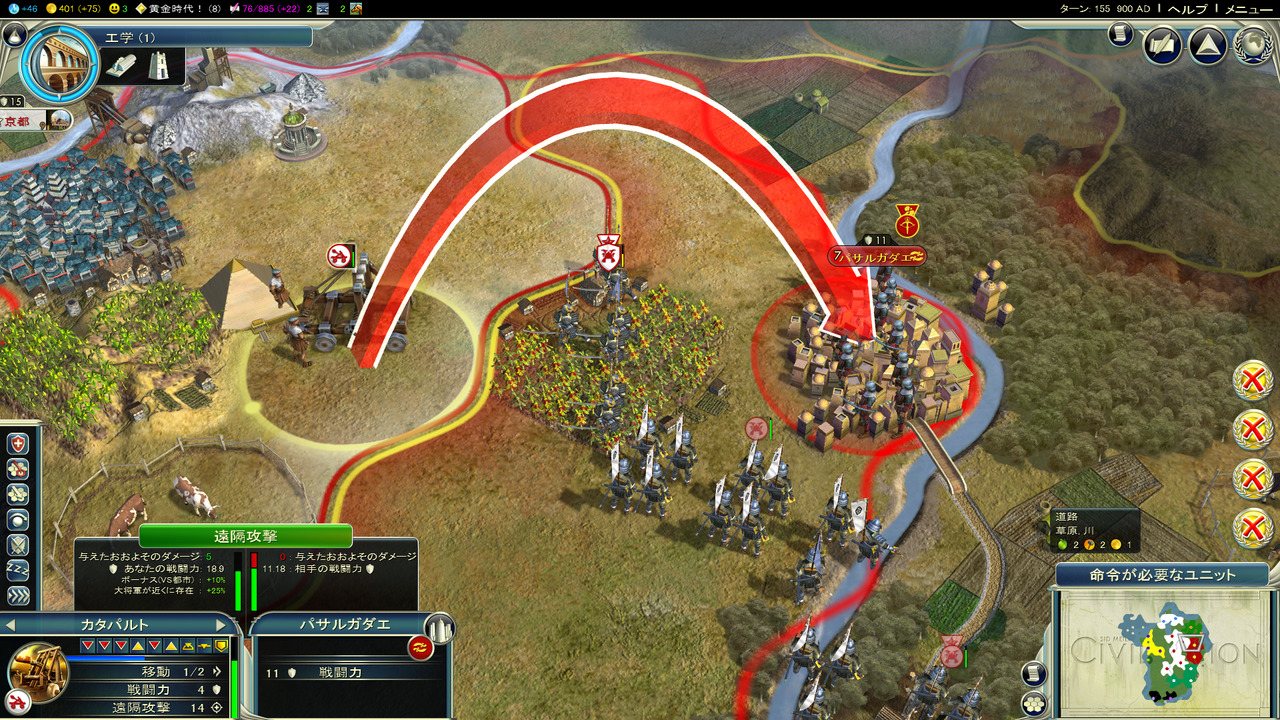Select the パサルガダエ city banner

pyautogui.click(x=878, y=257)
